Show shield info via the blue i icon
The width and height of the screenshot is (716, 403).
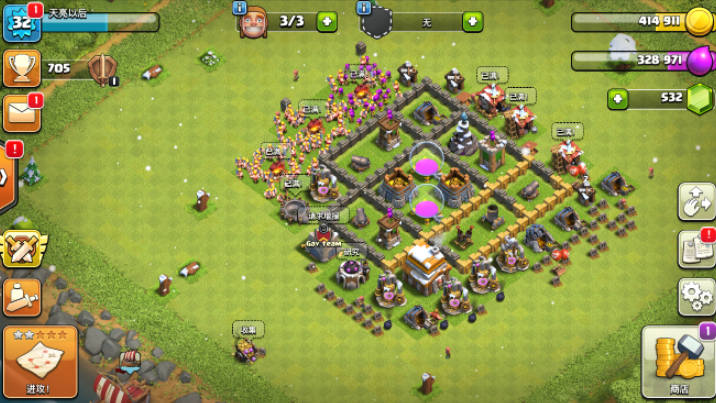(x=366, y=7)
